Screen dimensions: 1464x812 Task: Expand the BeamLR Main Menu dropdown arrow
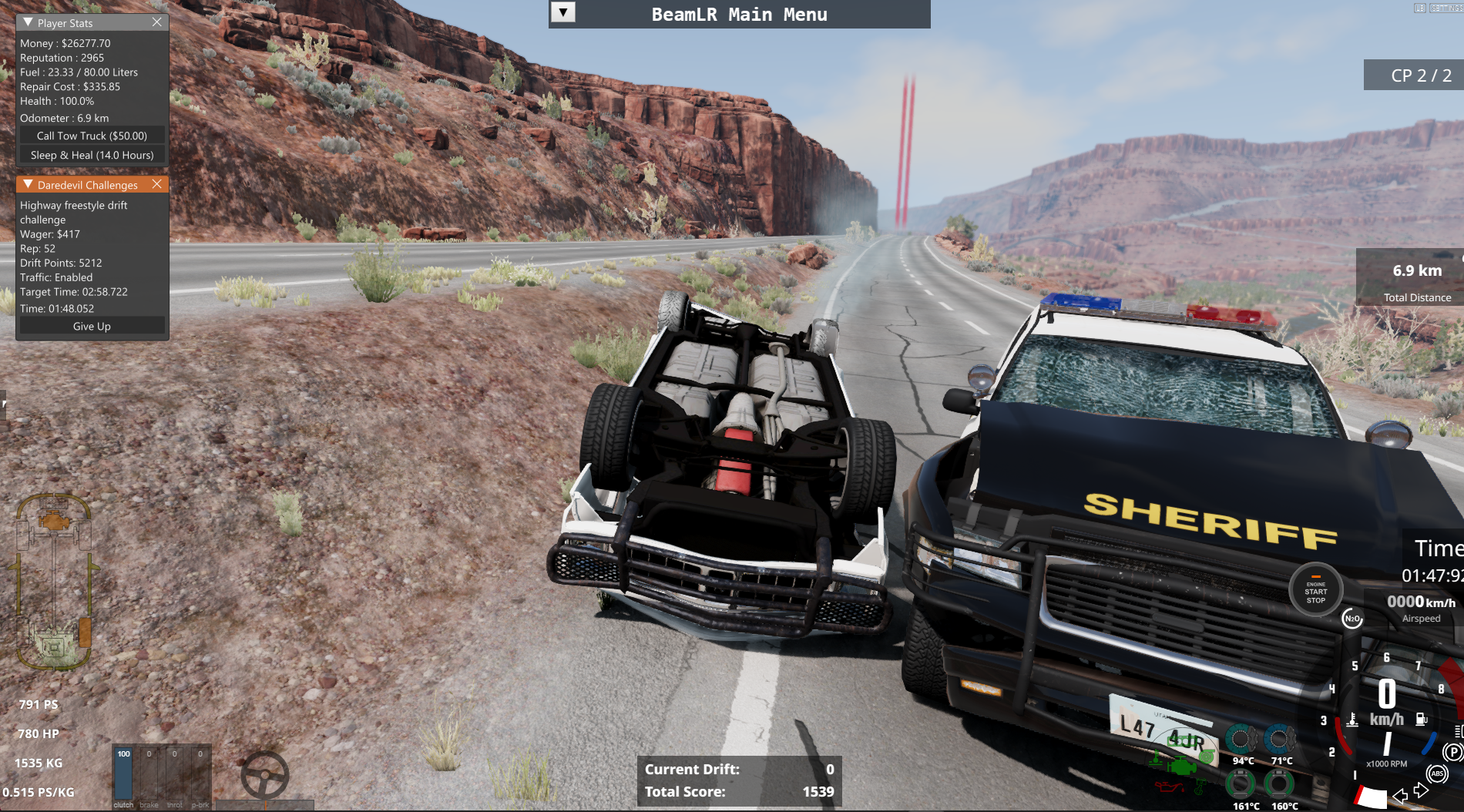tap(563, 13)
